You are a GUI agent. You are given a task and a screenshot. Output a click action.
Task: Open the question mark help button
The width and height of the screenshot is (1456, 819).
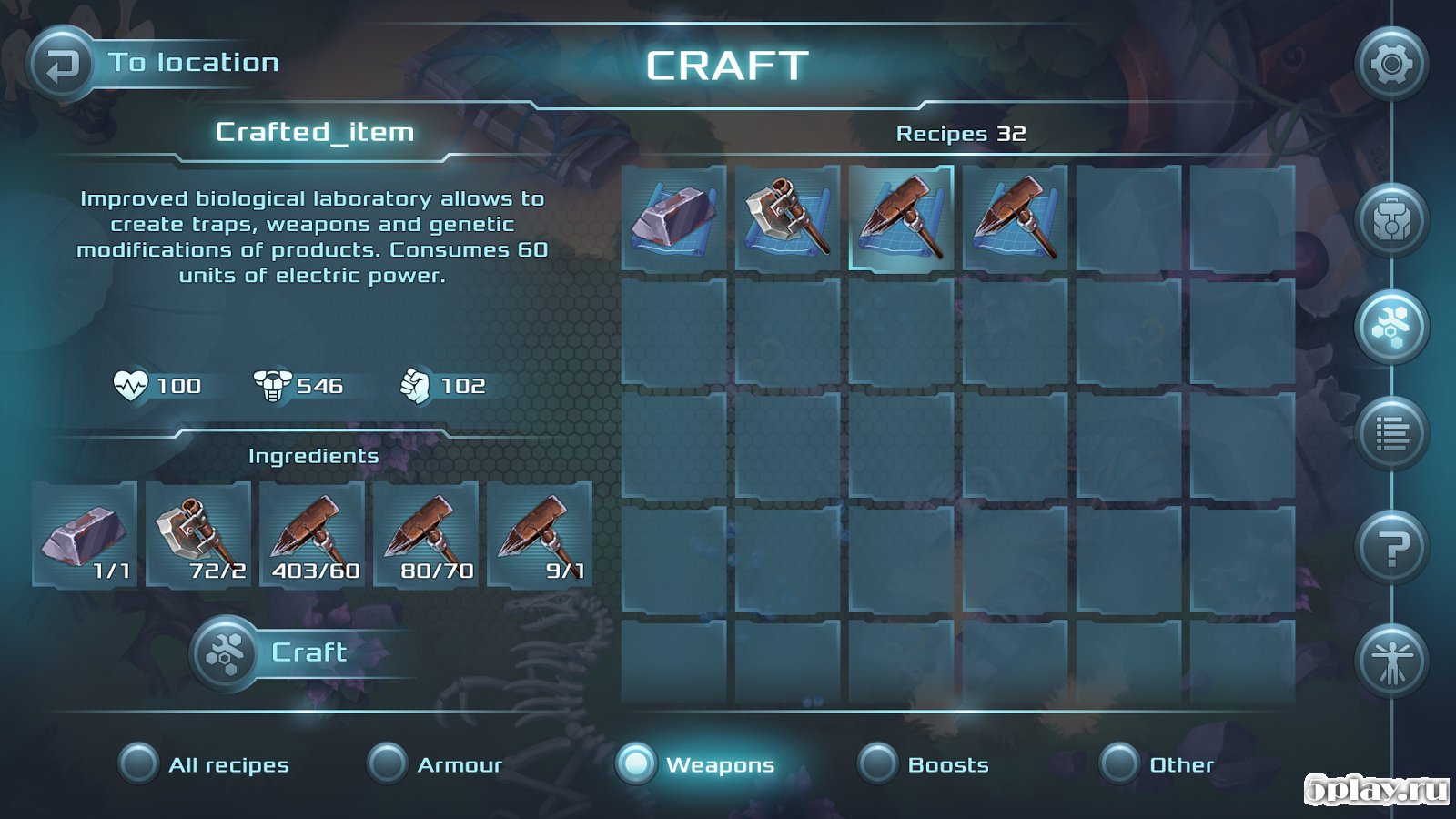(x=1391, y=548)
